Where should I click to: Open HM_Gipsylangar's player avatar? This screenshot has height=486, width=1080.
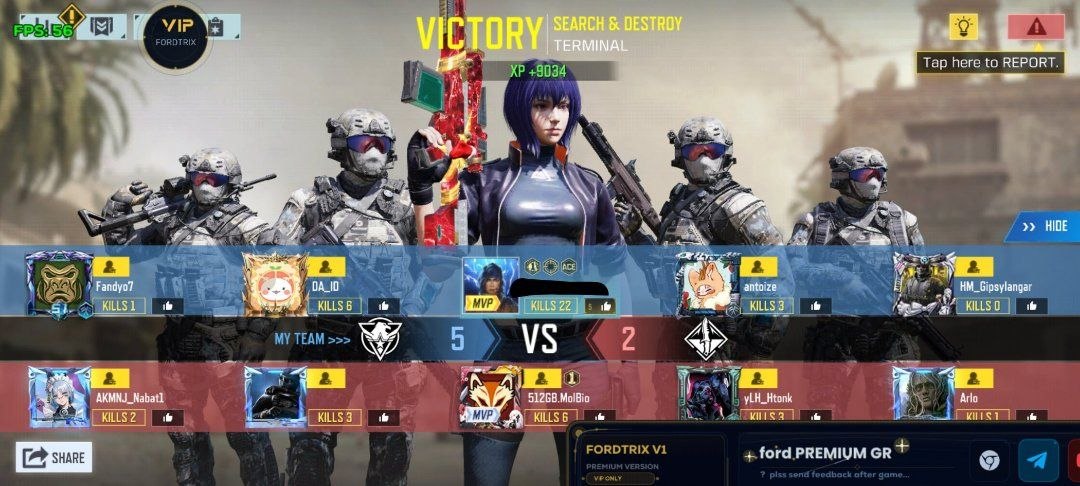pos(924,284)
